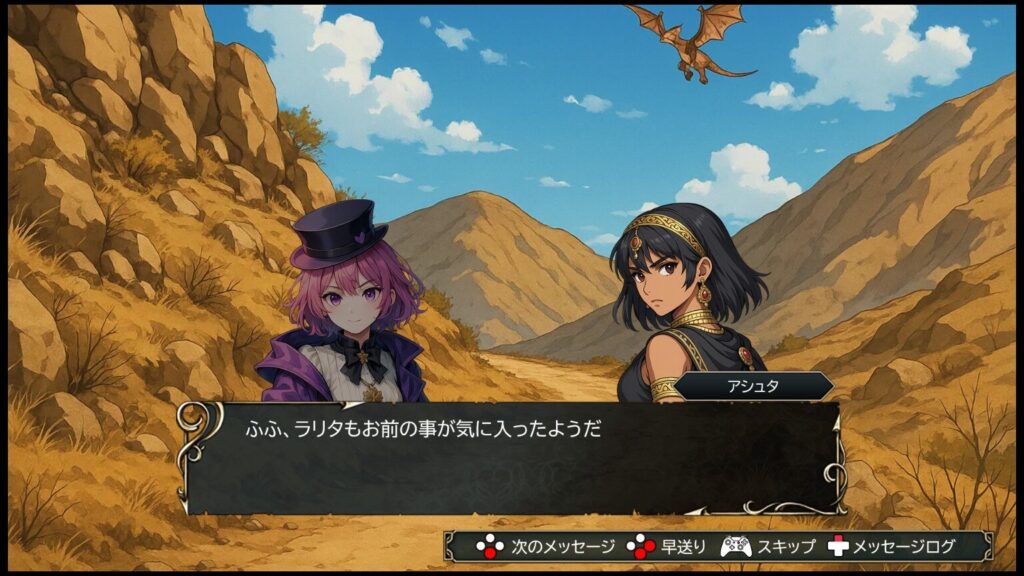Click the dialogue box to advance Ashuta's message

[x=510, y=458]
